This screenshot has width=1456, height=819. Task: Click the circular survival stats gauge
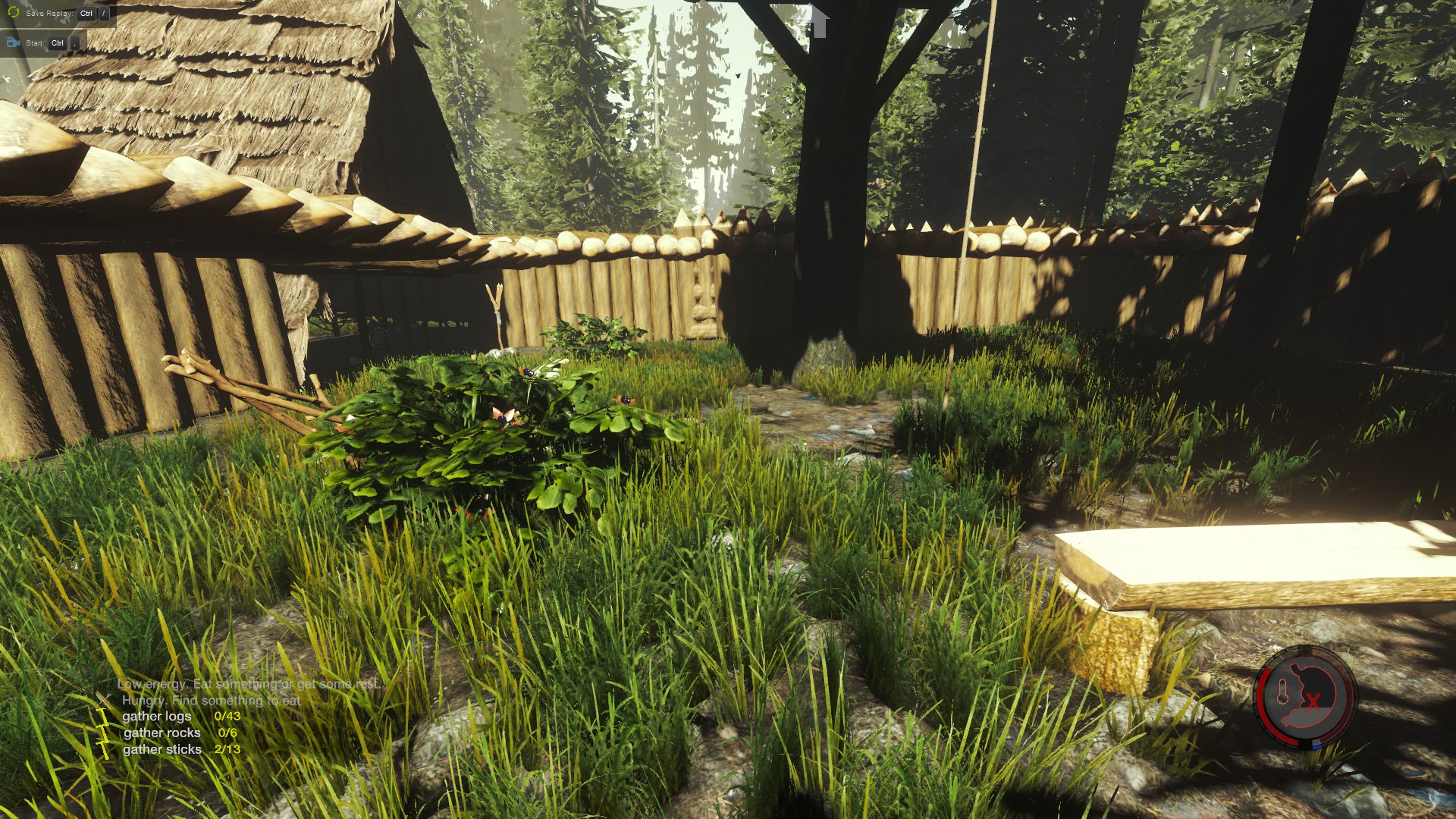click(x=1304, y=696)
